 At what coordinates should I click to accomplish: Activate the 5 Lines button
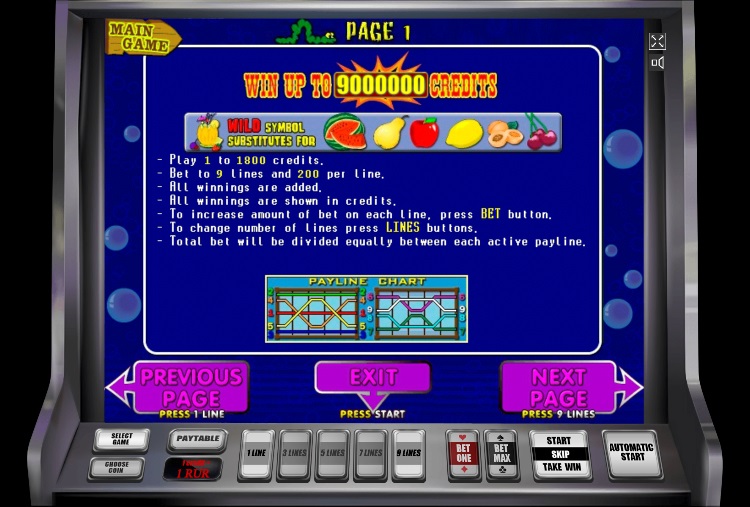333,455
